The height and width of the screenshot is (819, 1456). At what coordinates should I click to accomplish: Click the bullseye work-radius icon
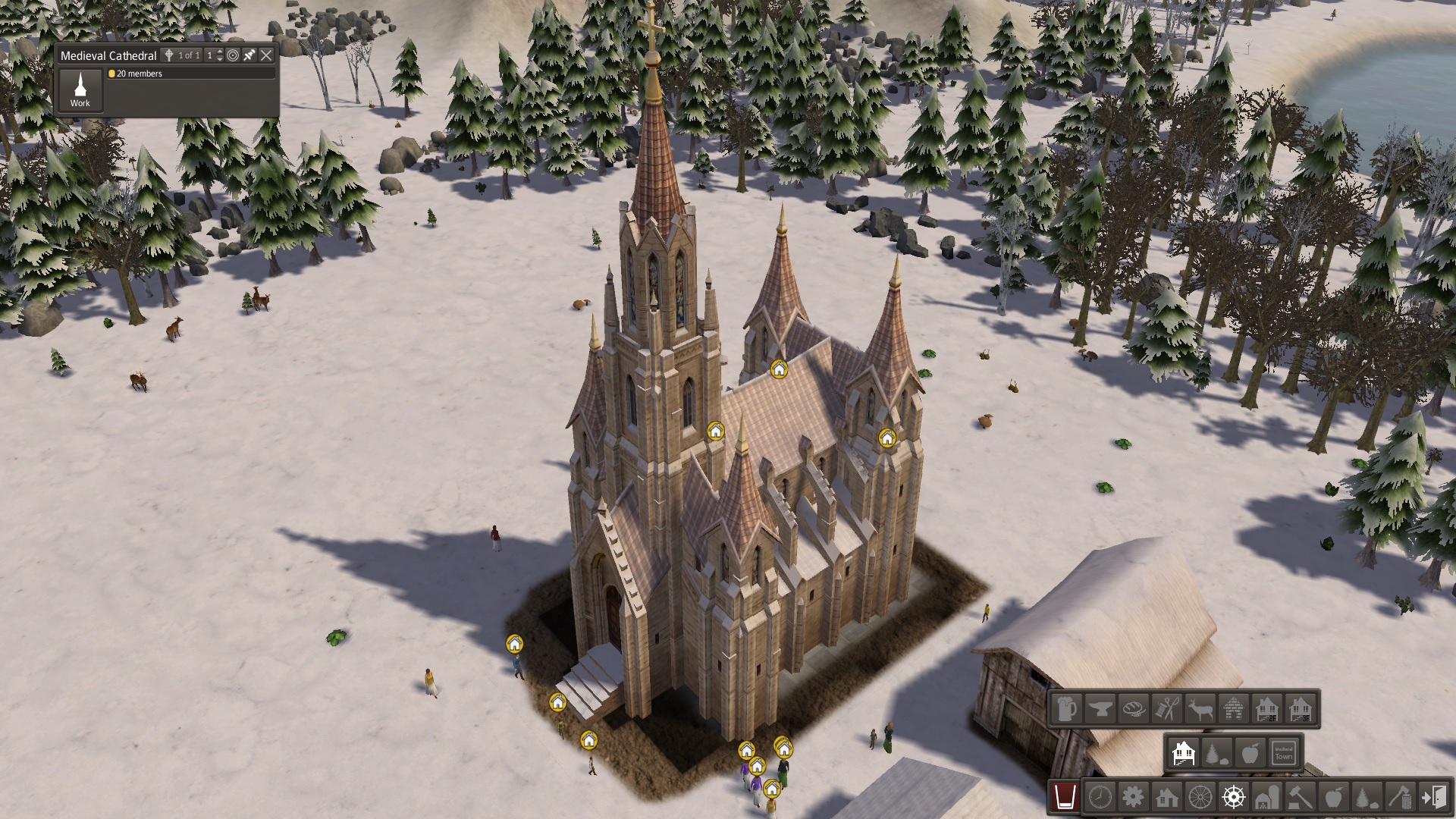click(233, 55)
